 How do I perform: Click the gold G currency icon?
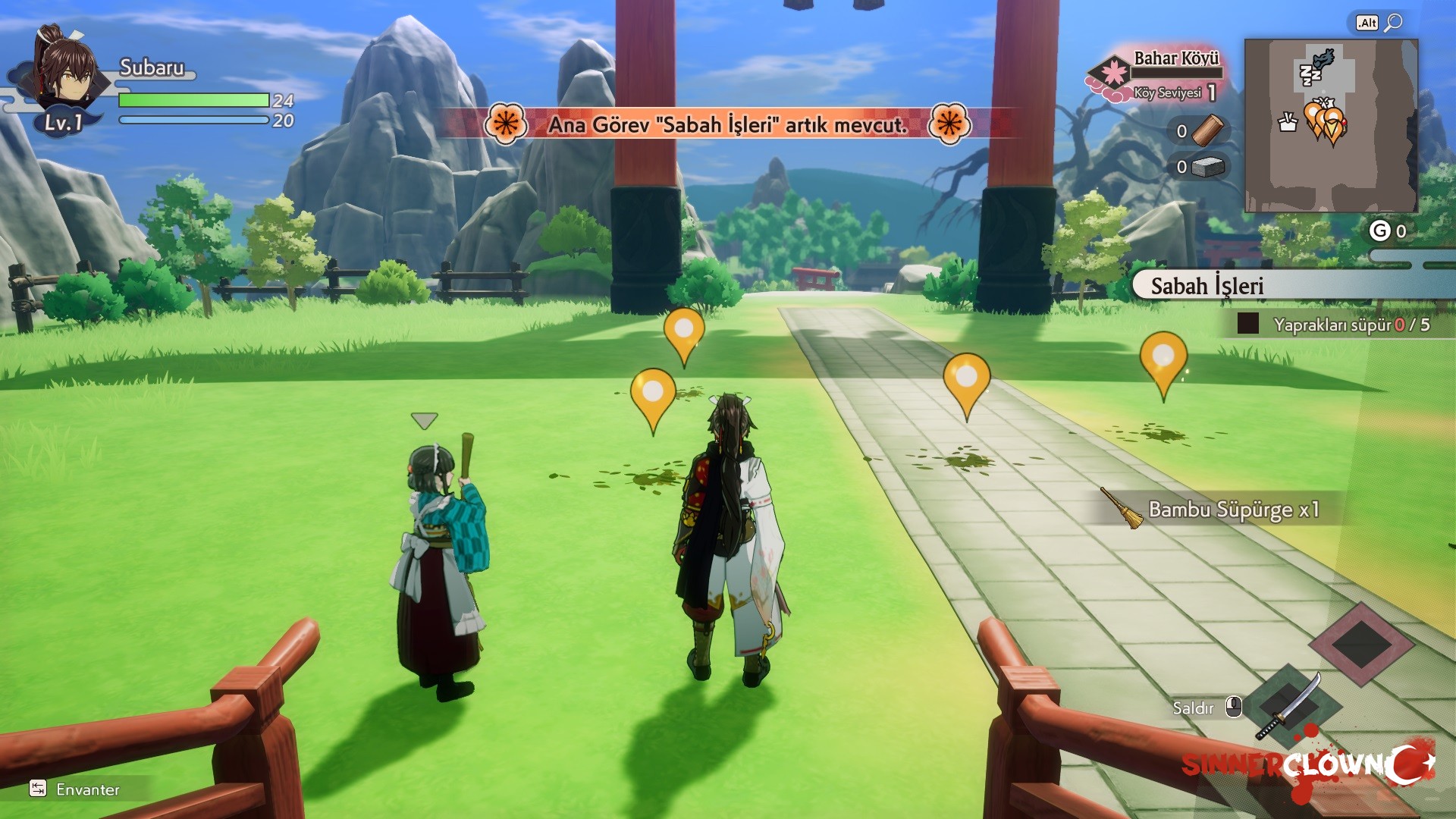1379,231
